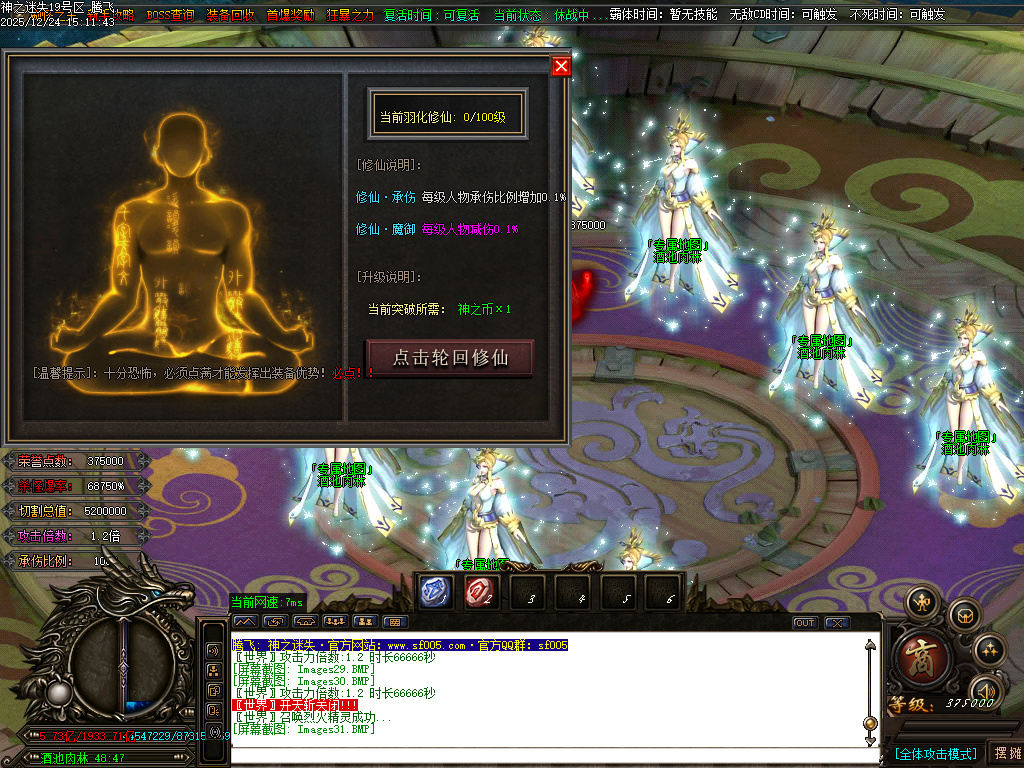Change the 全体攻击模式 attack mode
Viewport: 1024px width, 768px height.
(935, 753)
